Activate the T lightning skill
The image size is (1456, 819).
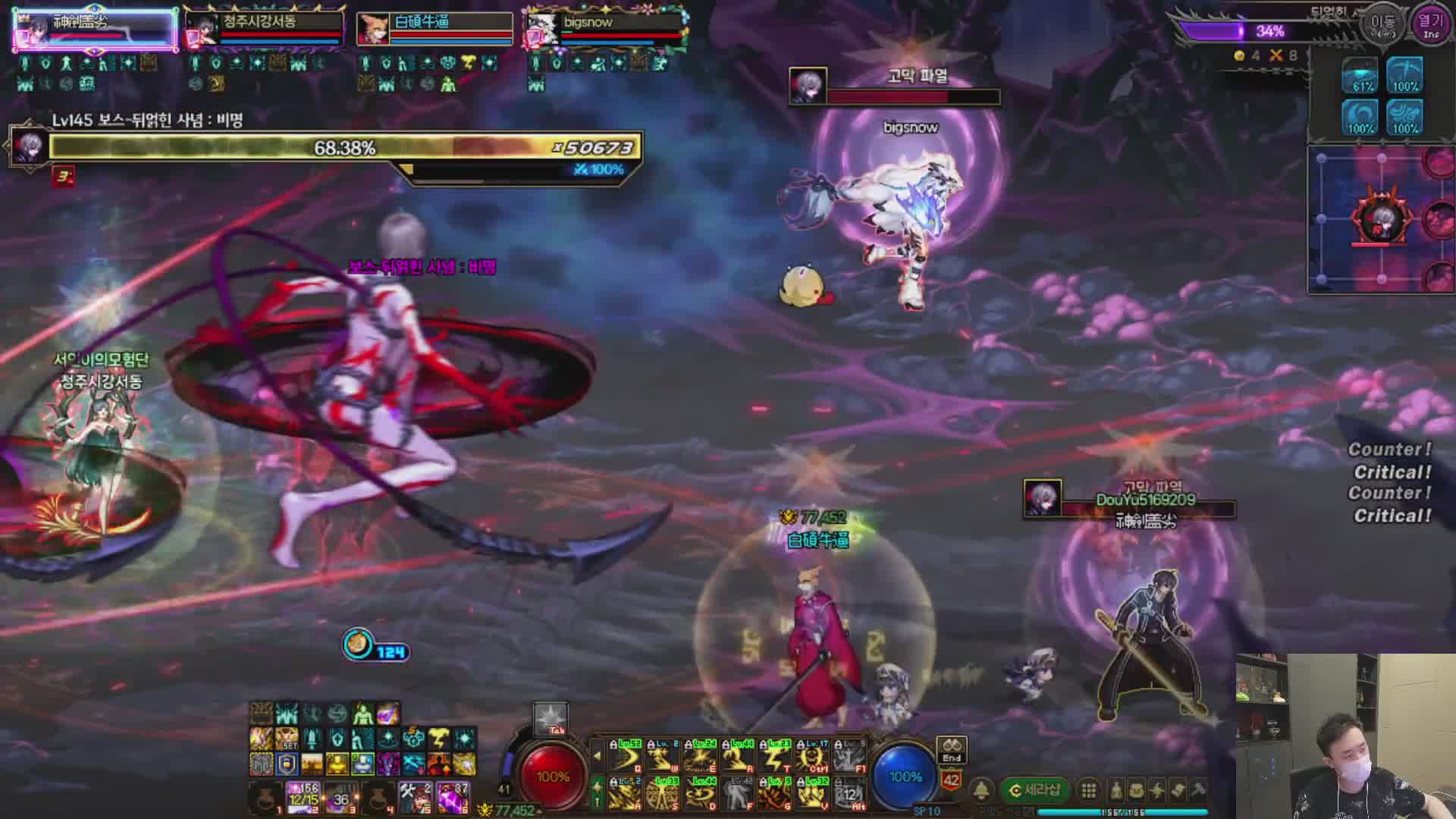775,757
